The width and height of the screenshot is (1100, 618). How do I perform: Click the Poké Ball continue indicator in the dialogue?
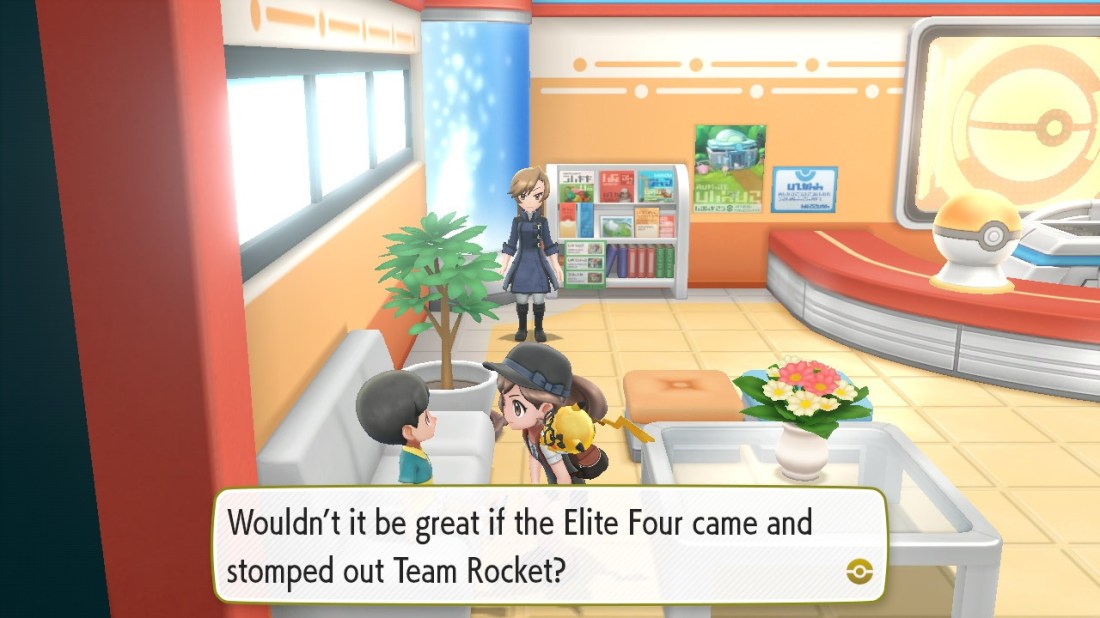click(x=859, y=571)
